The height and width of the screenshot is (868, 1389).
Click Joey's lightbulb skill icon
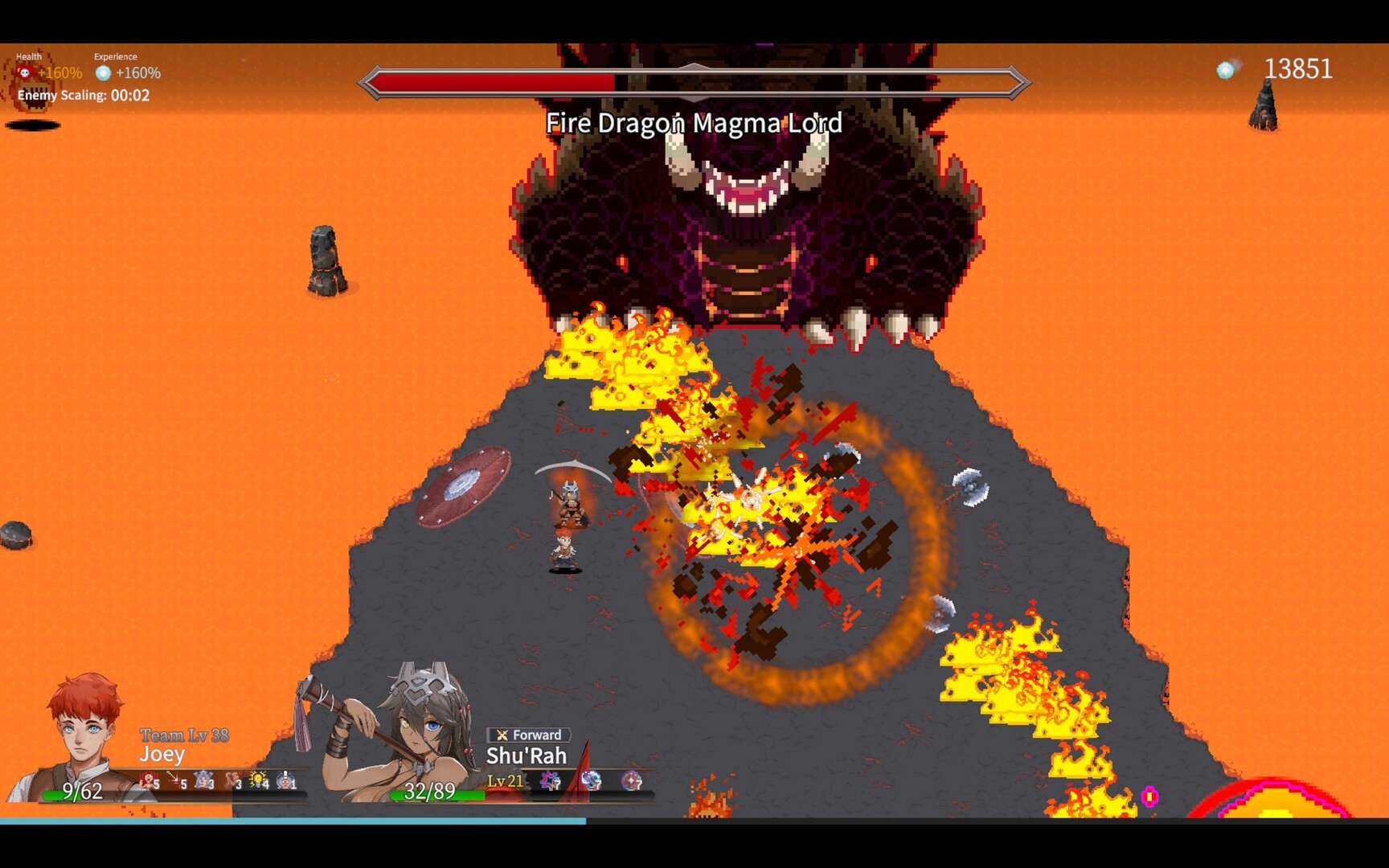point(258,780)
